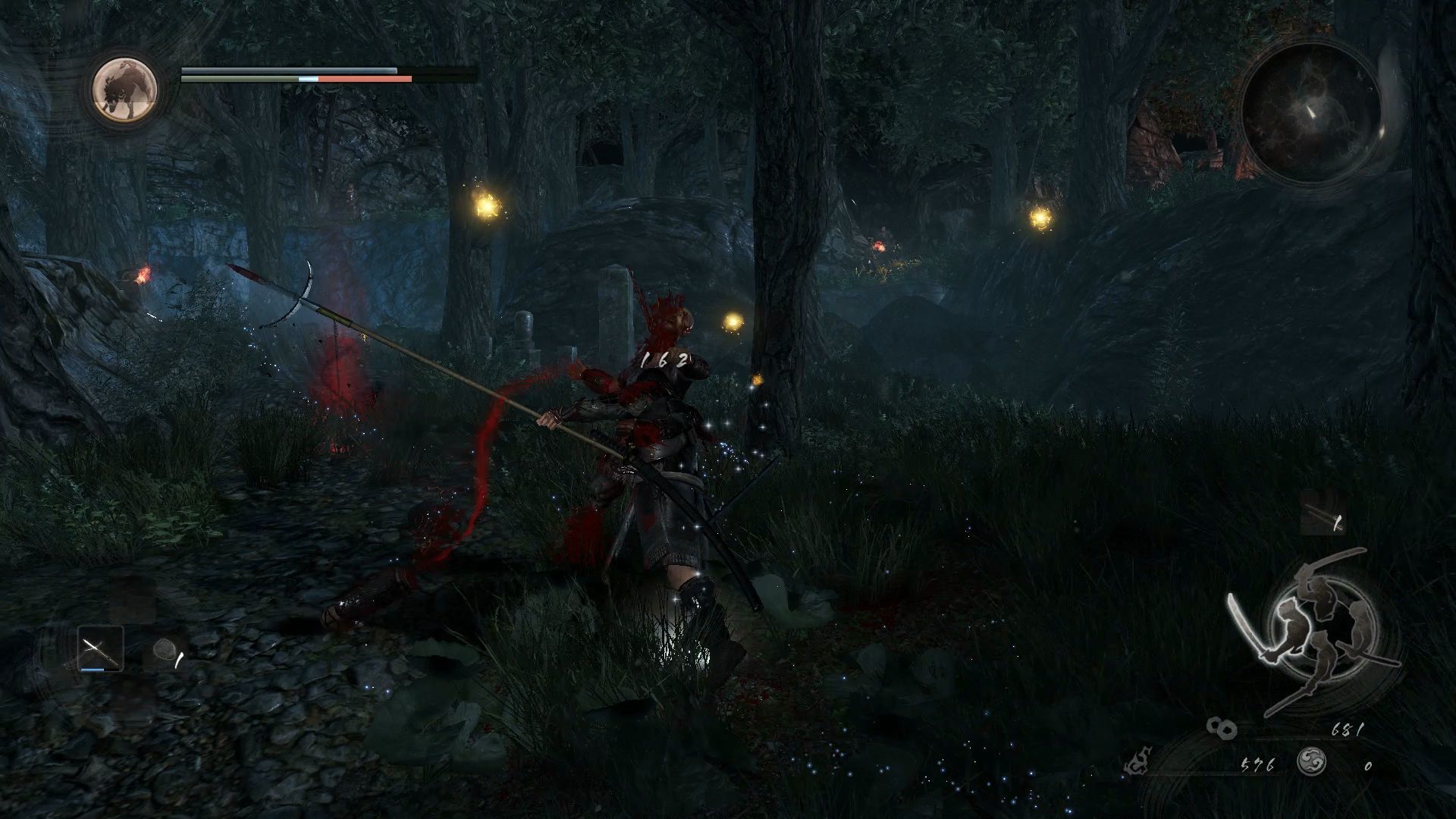
Task: Click the amrita flame icon
Action: click(1137, 762)
